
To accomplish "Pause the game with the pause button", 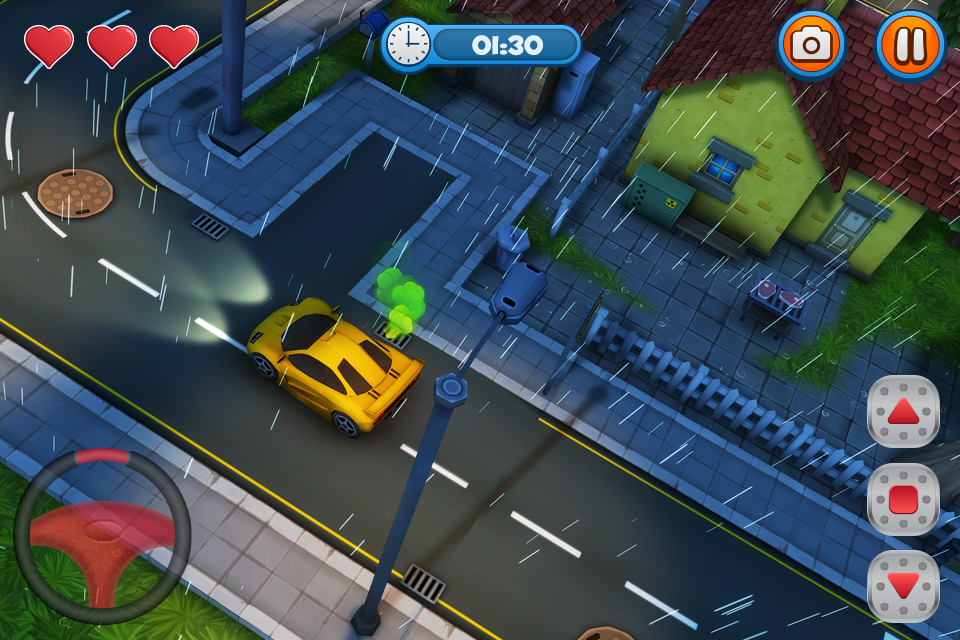I will pyautogui.click(x=910, y=44).
